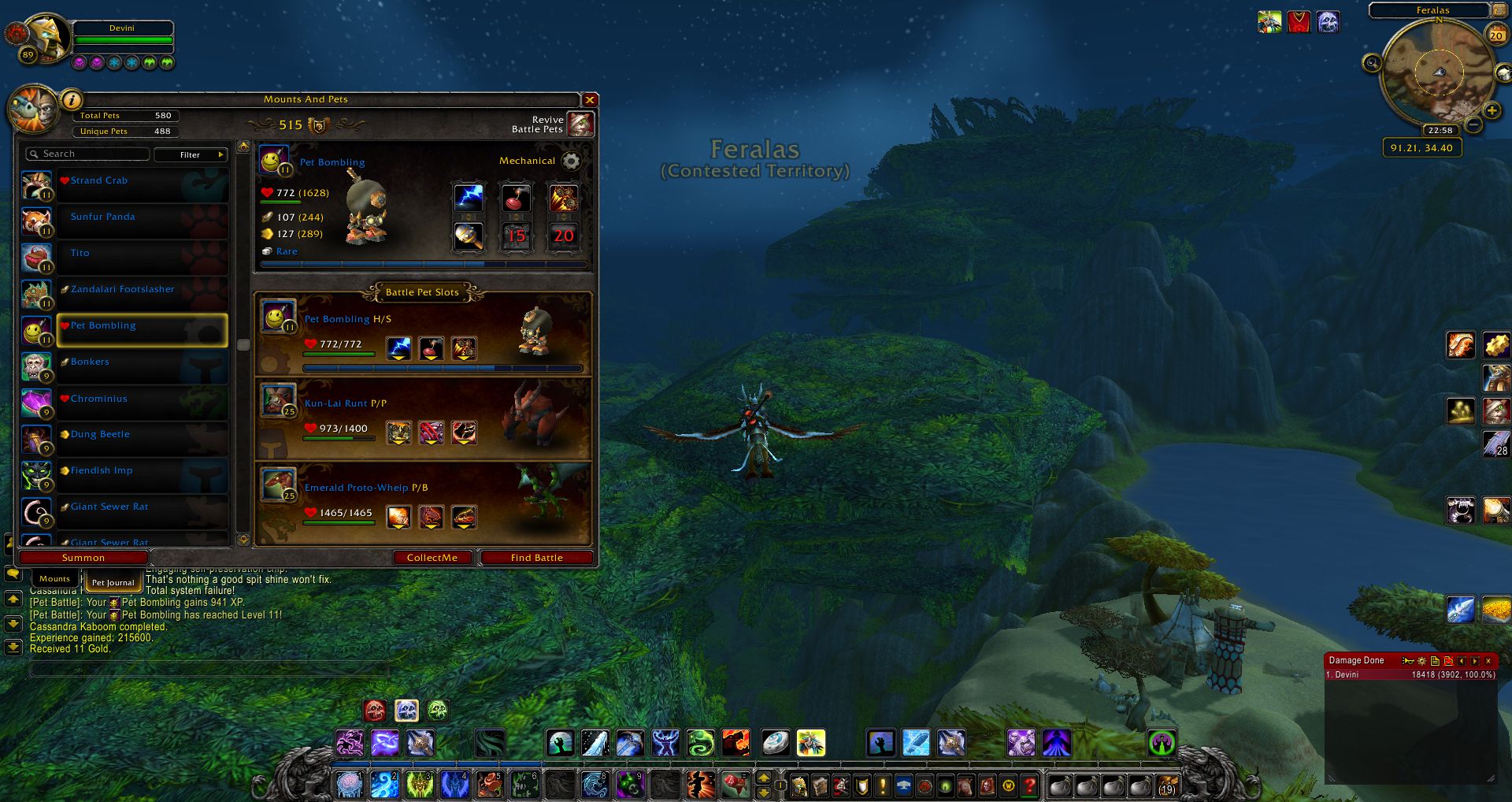The height and width of the screenshot is (802, 1512).
Task: Zoom in the minimap with plus button
Action: (x=1492, y=111)
